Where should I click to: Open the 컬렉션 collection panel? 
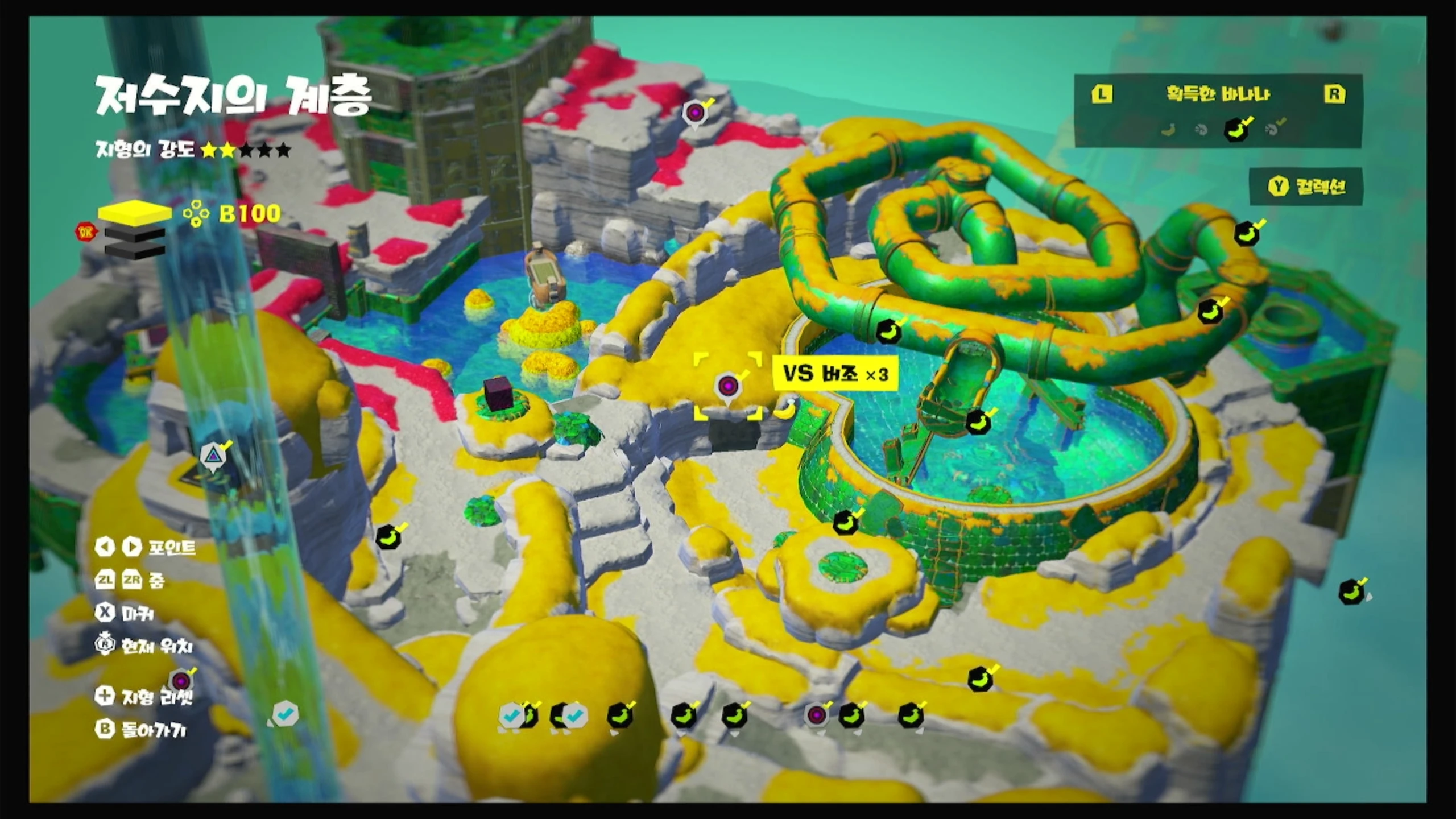click(1306, 187)
